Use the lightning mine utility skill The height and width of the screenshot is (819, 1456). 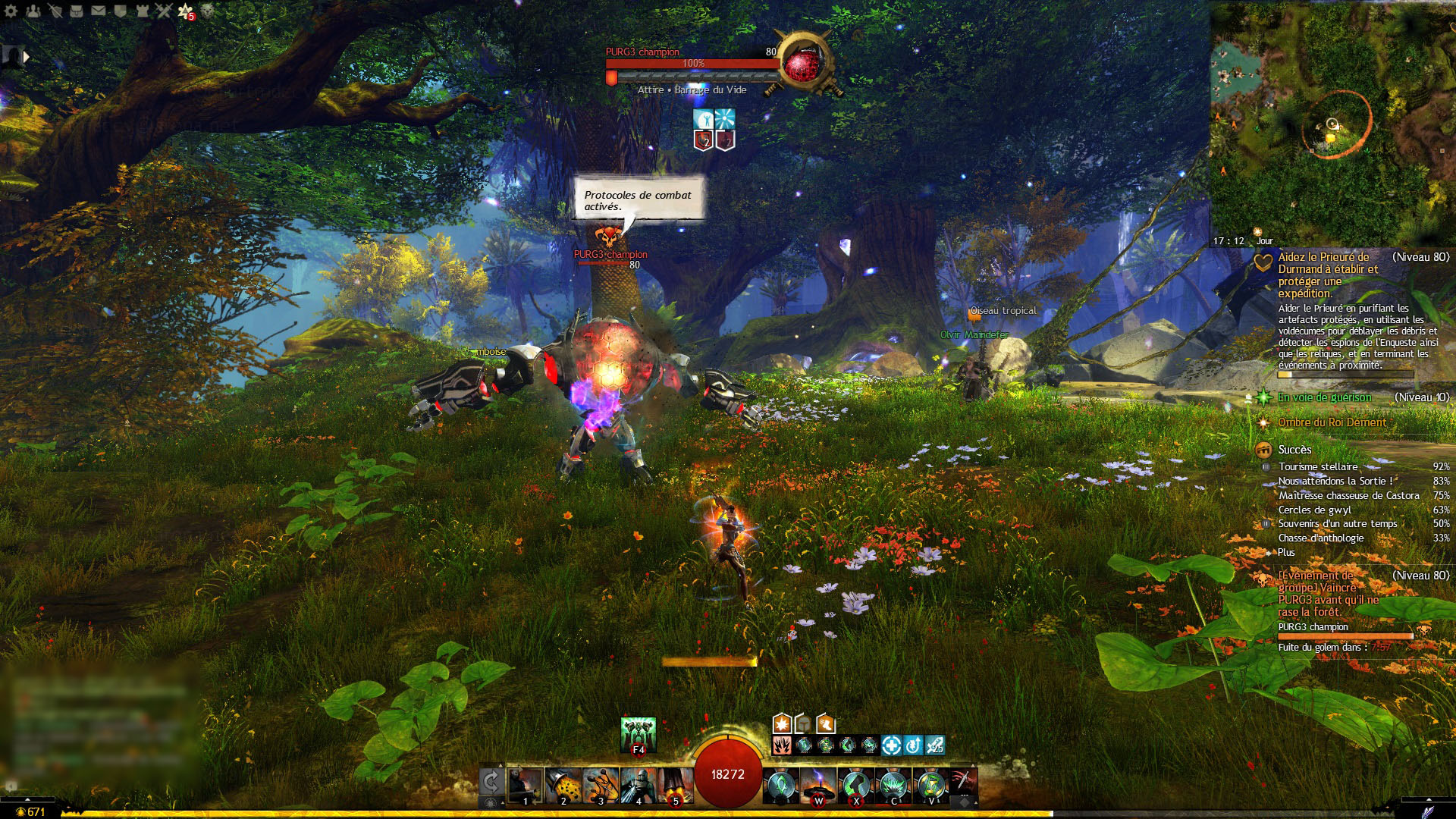818,786
